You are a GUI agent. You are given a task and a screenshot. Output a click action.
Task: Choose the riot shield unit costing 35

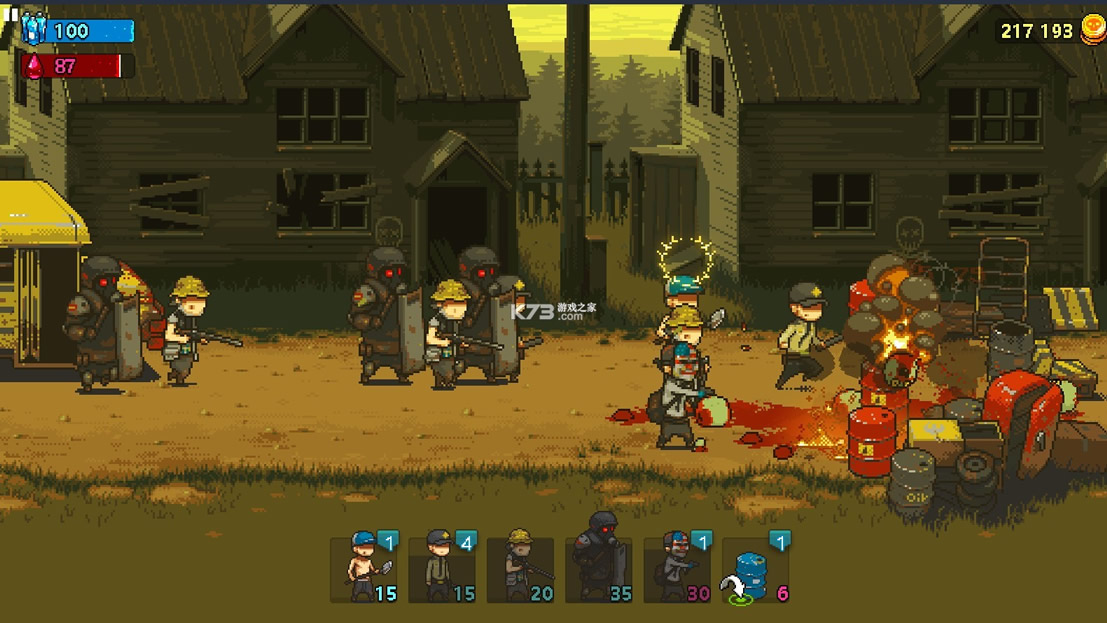(x=599, y=568)
